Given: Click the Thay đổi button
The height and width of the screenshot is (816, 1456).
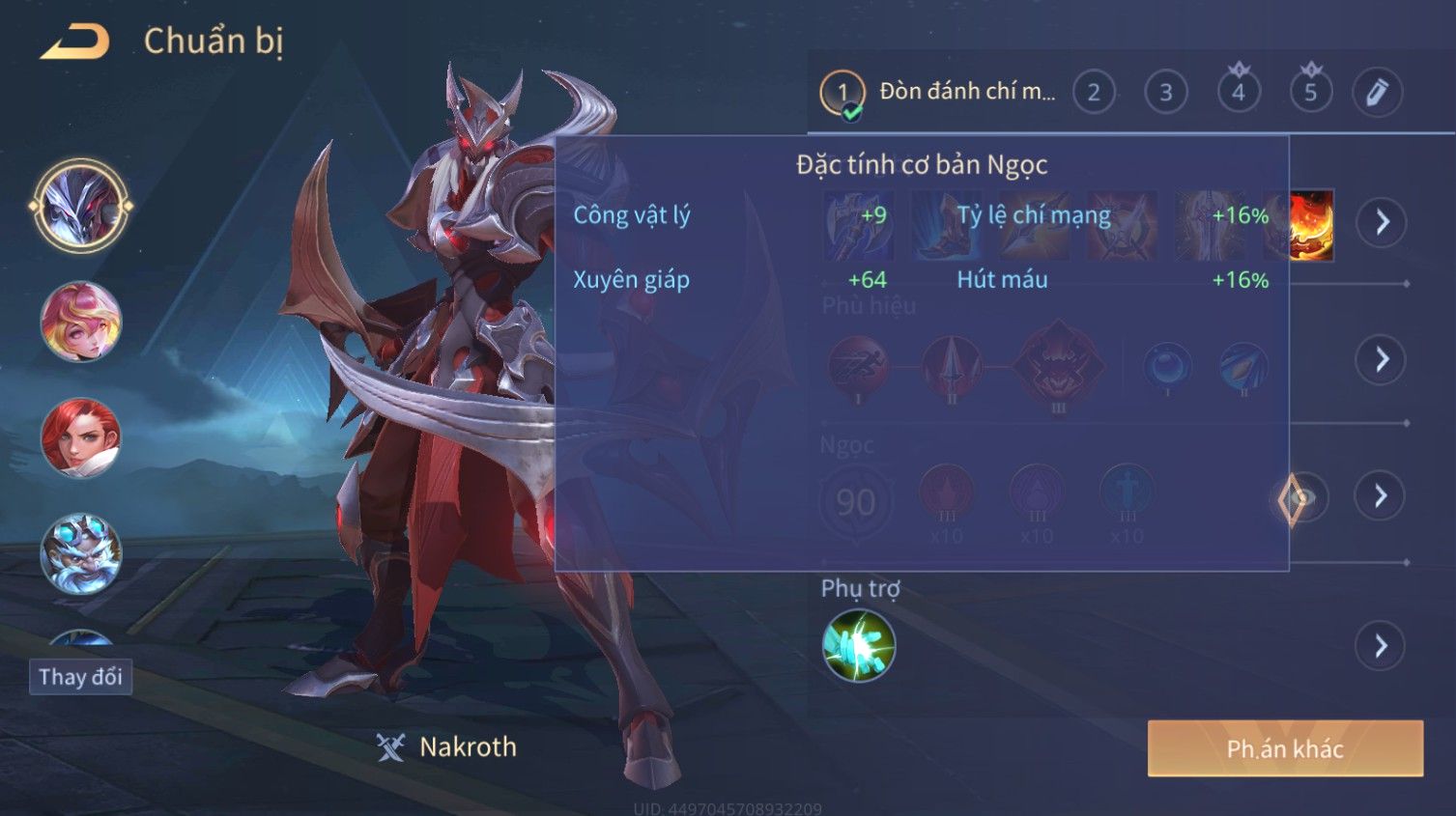Looking at the screenshot, I should tap(80, 677).
